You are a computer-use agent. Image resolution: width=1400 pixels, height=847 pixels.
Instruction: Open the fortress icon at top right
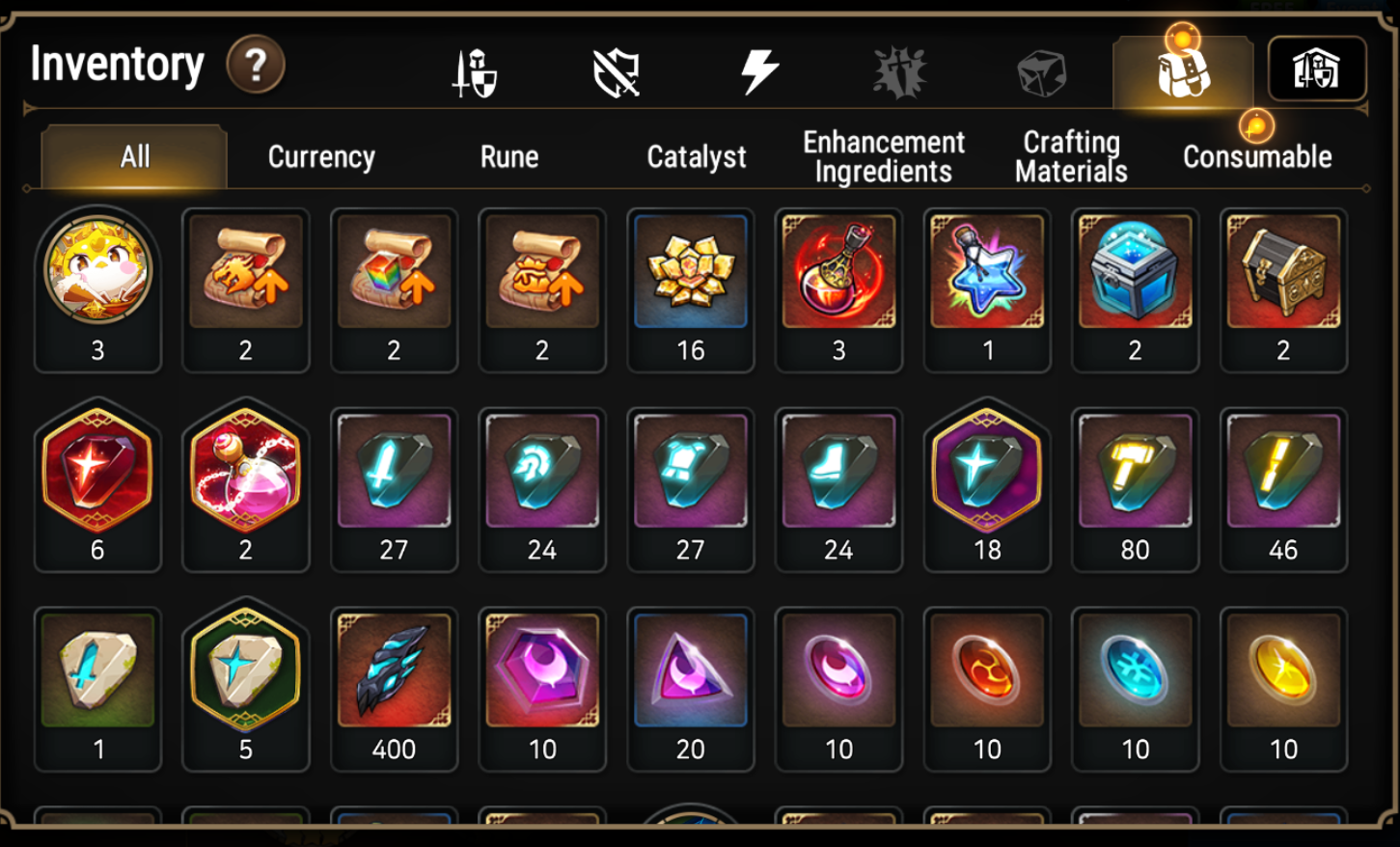[x=1319, y=68]
